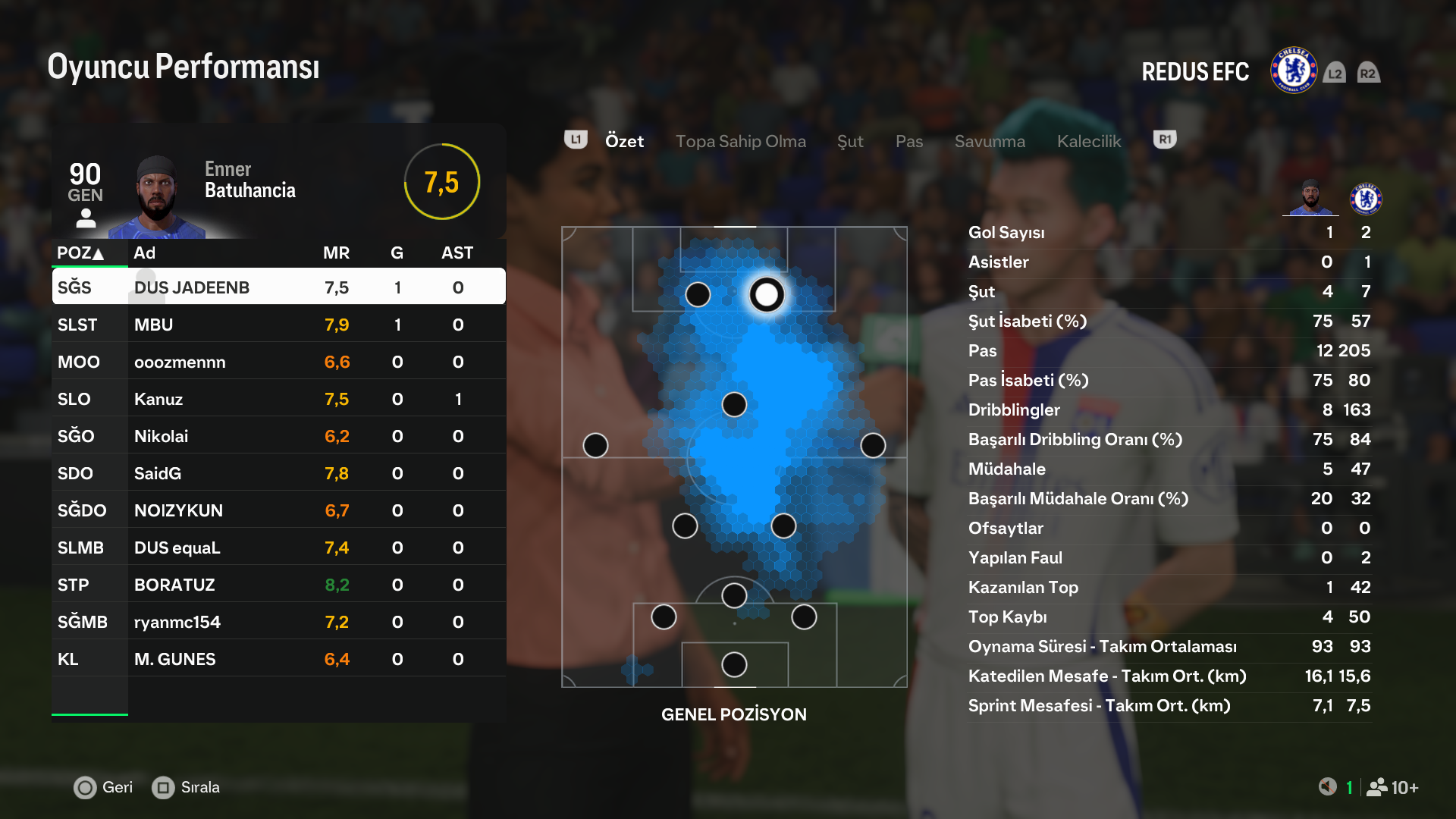Switch to the Savunma tab
1456x819 pixels.
click(x=989, y=141)
